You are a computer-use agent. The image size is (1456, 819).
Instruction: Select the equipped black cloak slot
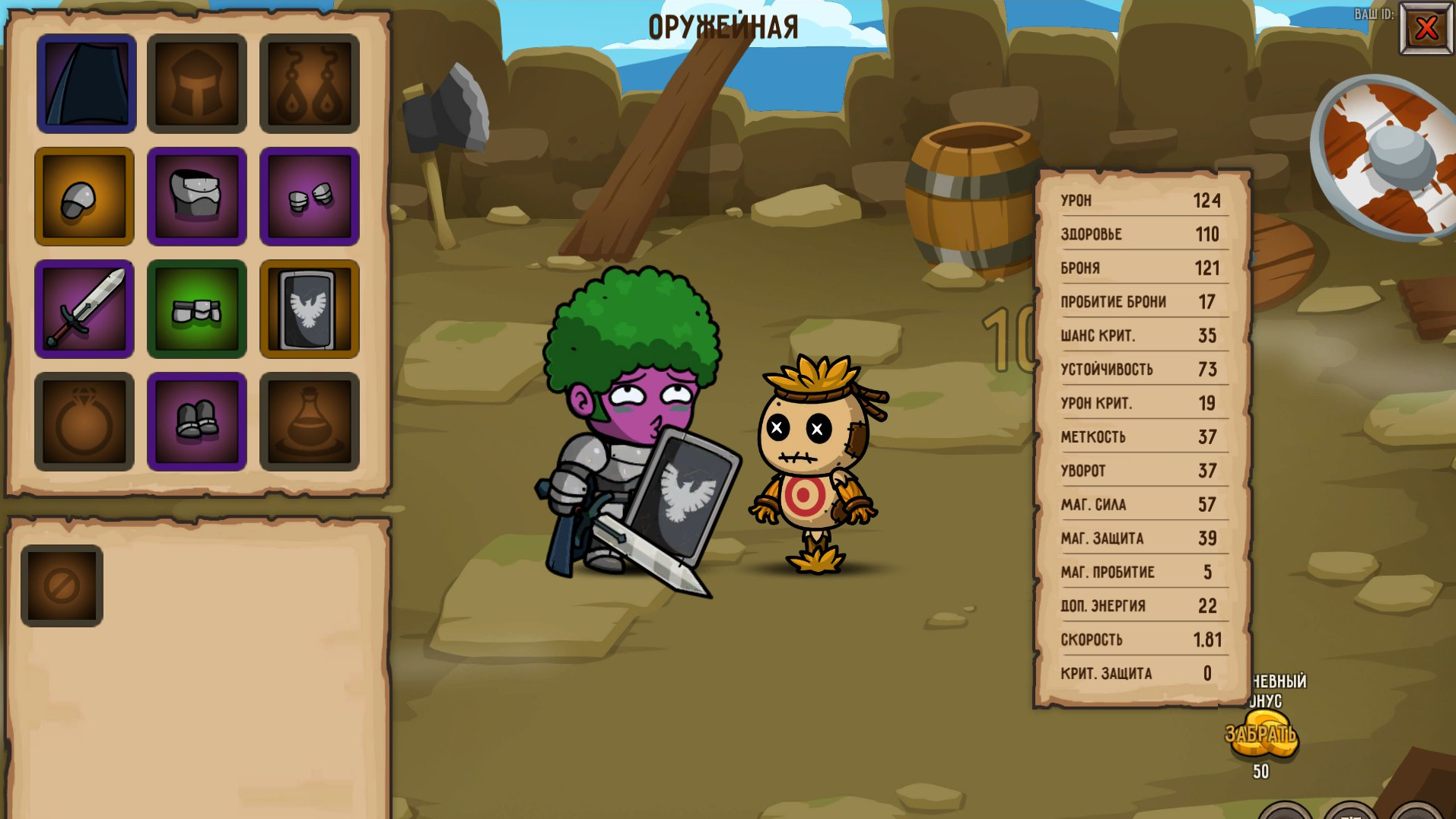click(86, 84)
